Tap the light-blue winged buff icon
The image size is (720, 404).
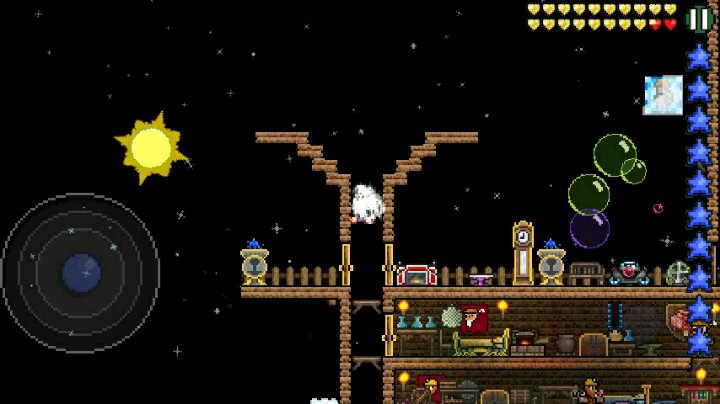click(663, 95)
